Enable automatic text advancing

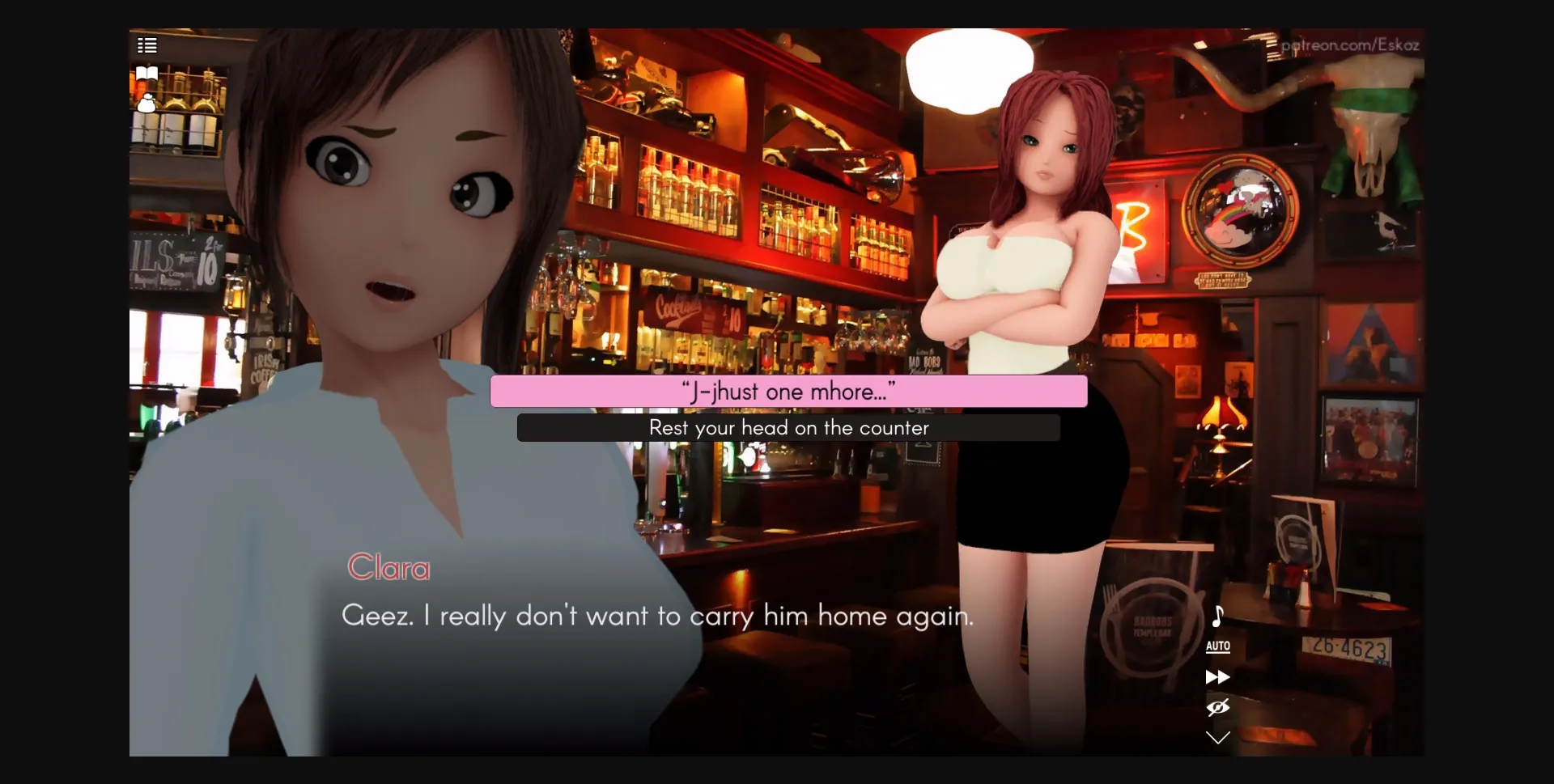click(1217, 646)
